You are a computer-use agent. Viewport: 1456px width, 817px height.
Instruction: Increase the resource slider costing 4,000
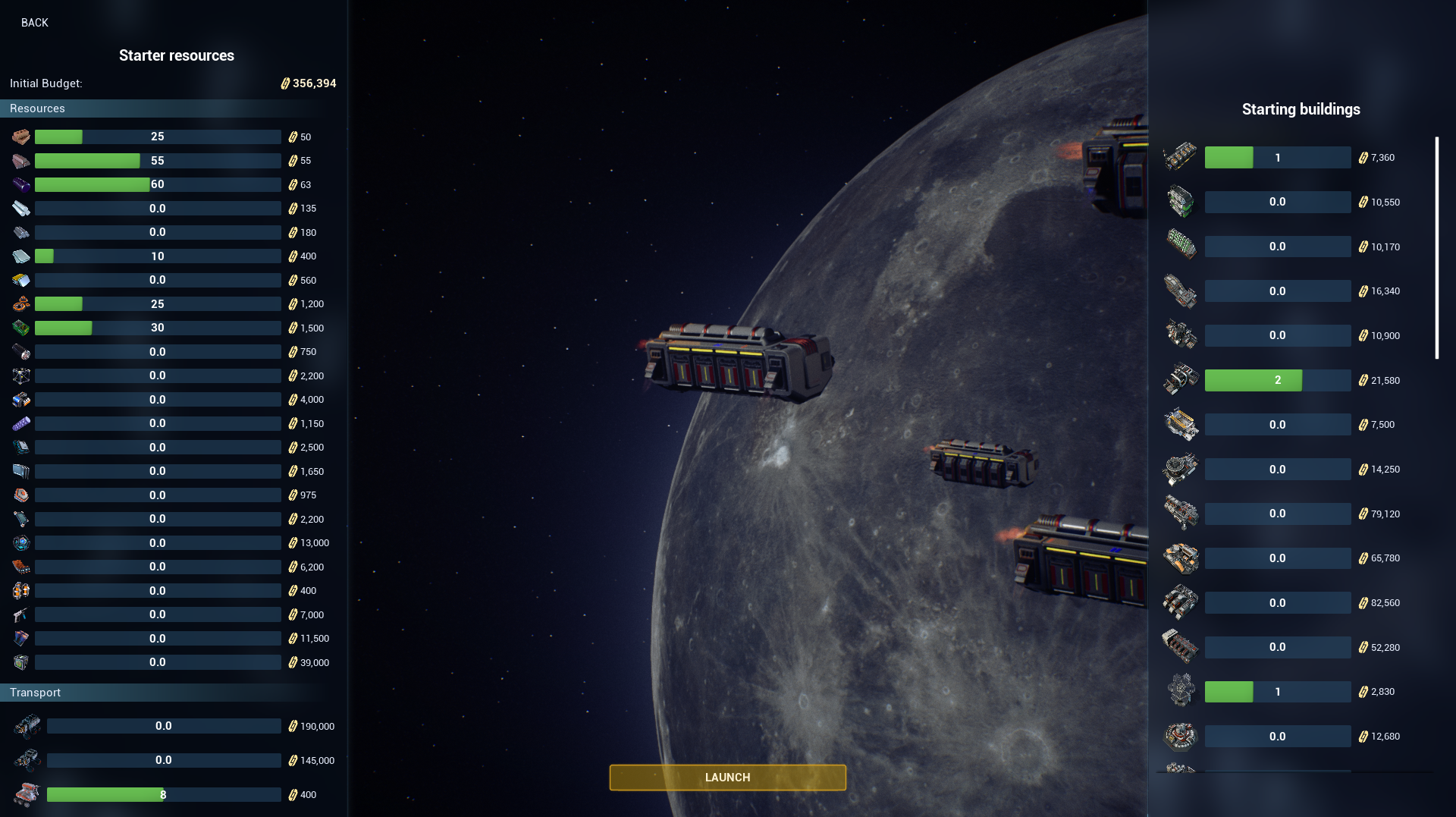tap(158, 400)
